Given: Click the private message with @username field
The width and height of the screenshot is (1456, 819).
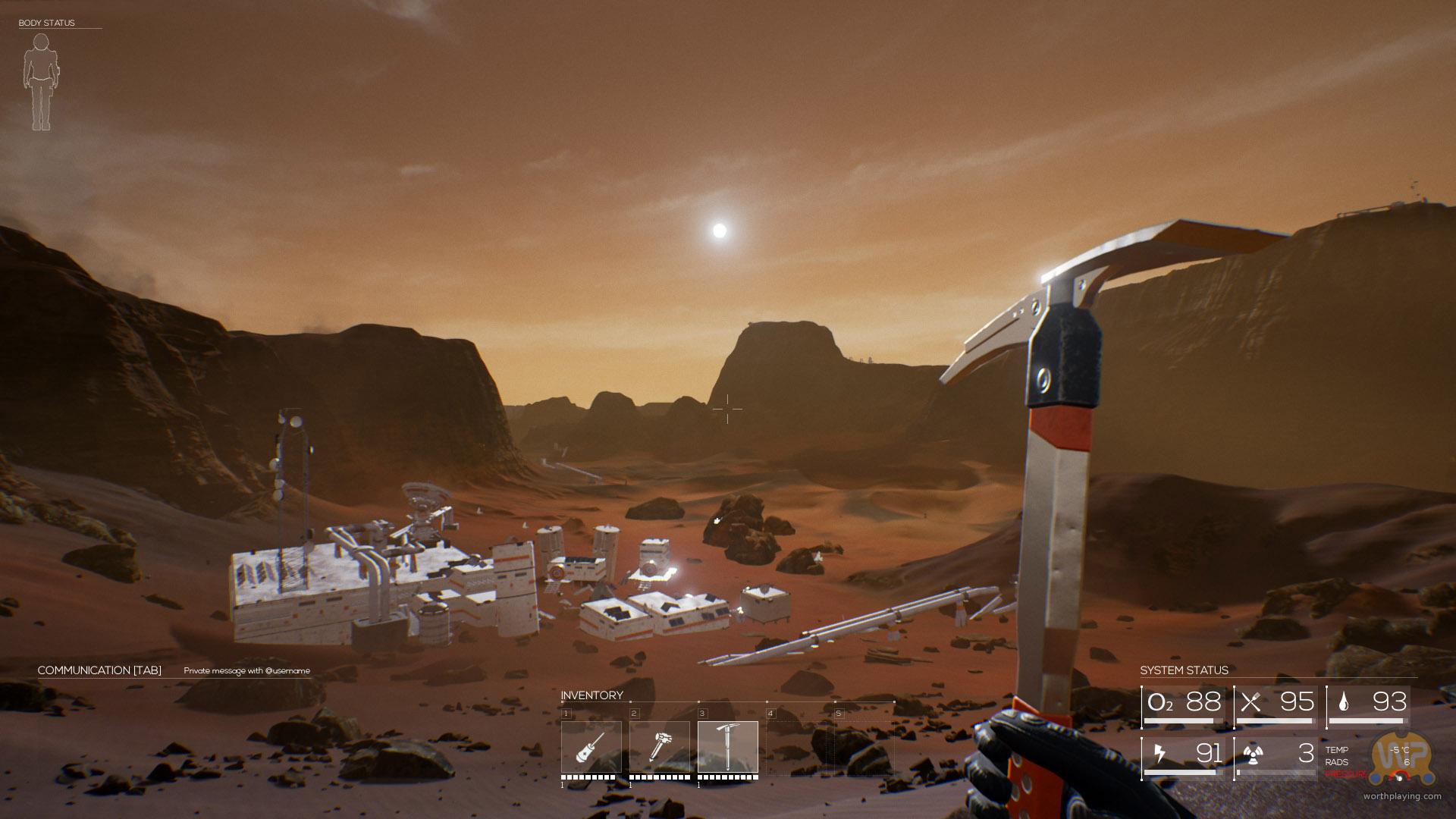Looking at the screenshot, I should 246,670.
